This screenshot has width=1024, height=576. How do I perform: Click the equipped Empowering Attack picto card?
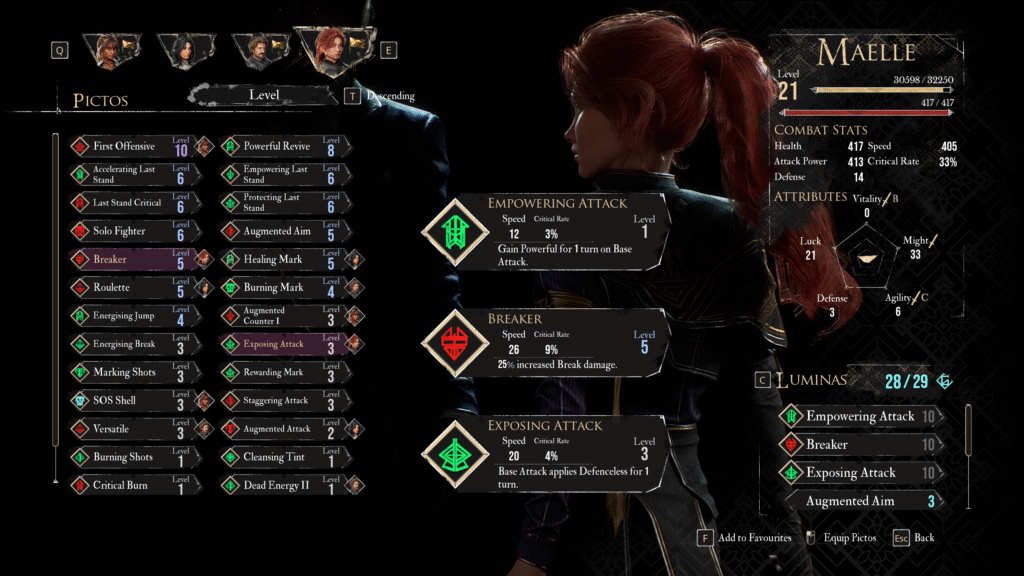[545, 231]
